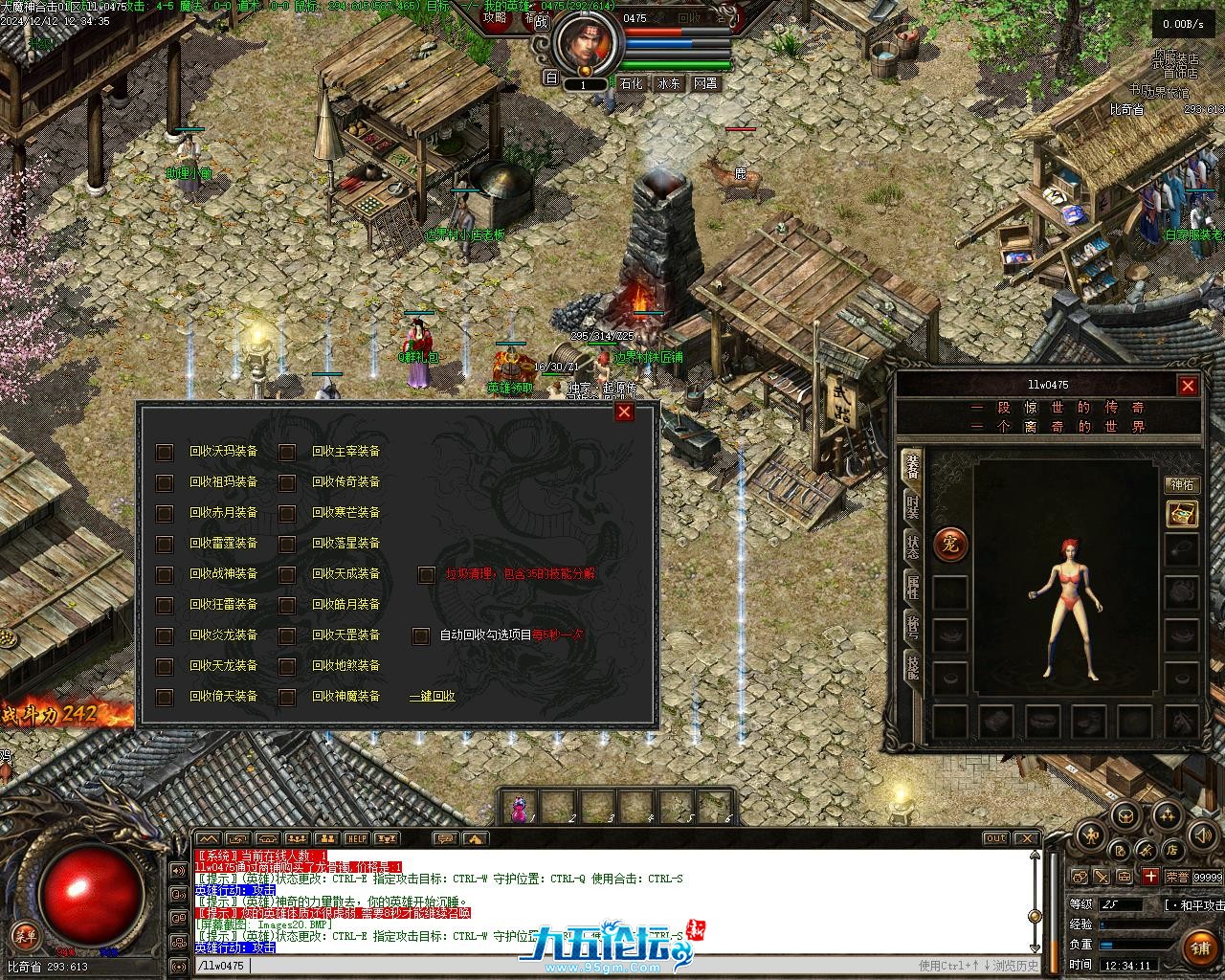The image size is (1225, 980).
Task: Enable 自动回收勾选项目 auto-recycle checkbox
Action: click(421, 635)
